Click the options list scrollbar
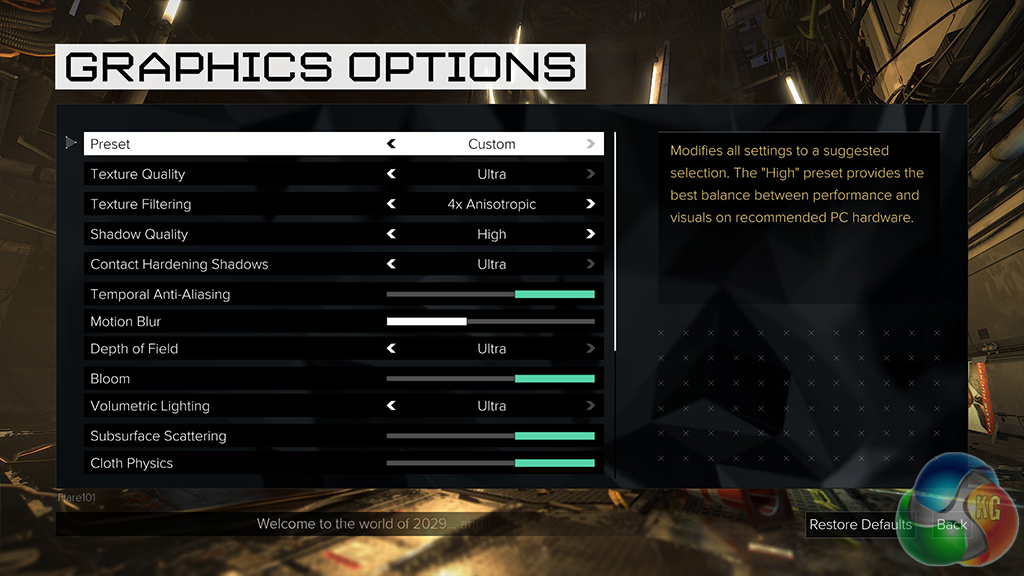 [x=615, y=240]
